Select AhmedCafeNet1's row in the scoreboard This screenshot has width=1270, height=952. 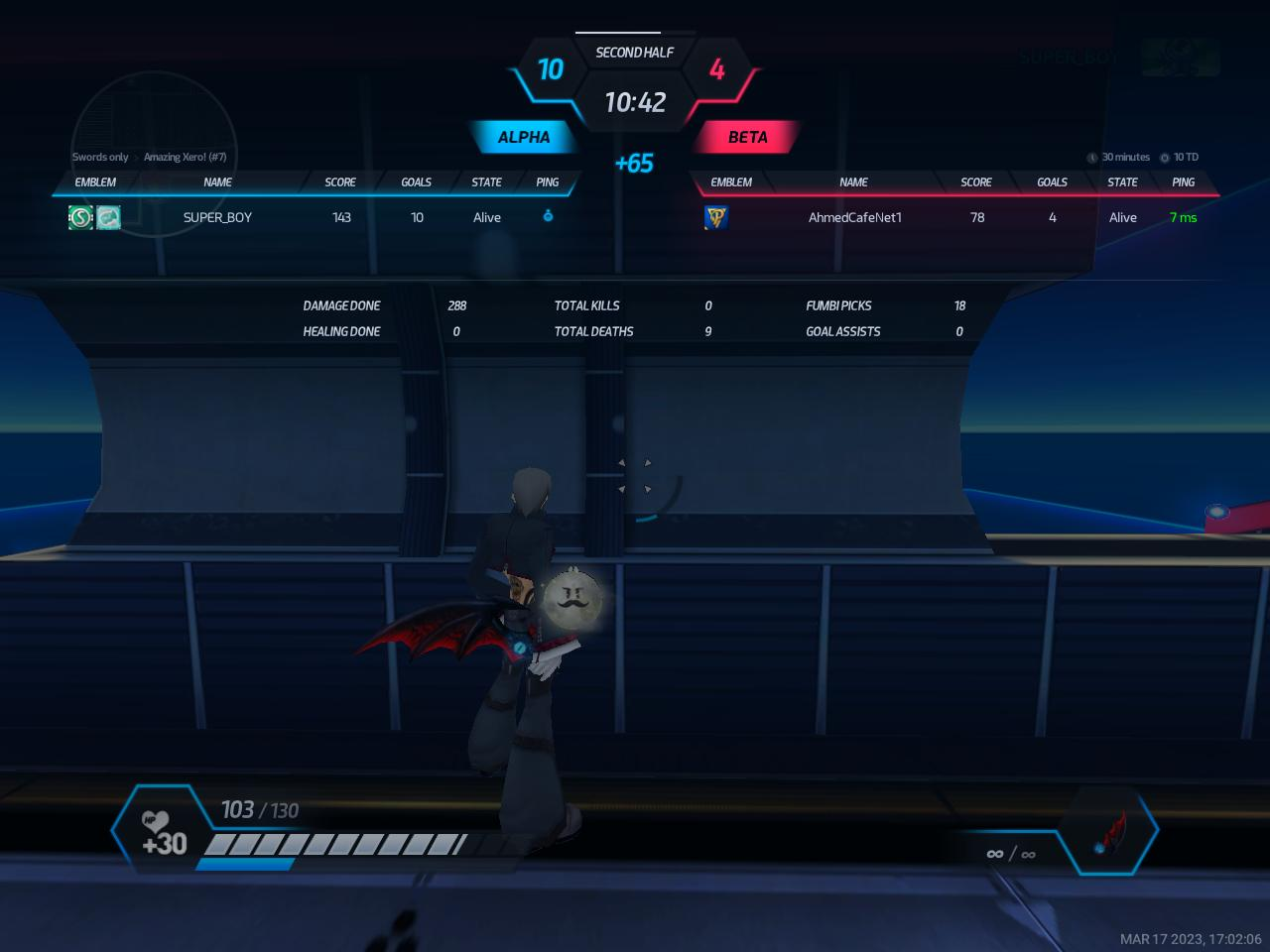[854, 217]
